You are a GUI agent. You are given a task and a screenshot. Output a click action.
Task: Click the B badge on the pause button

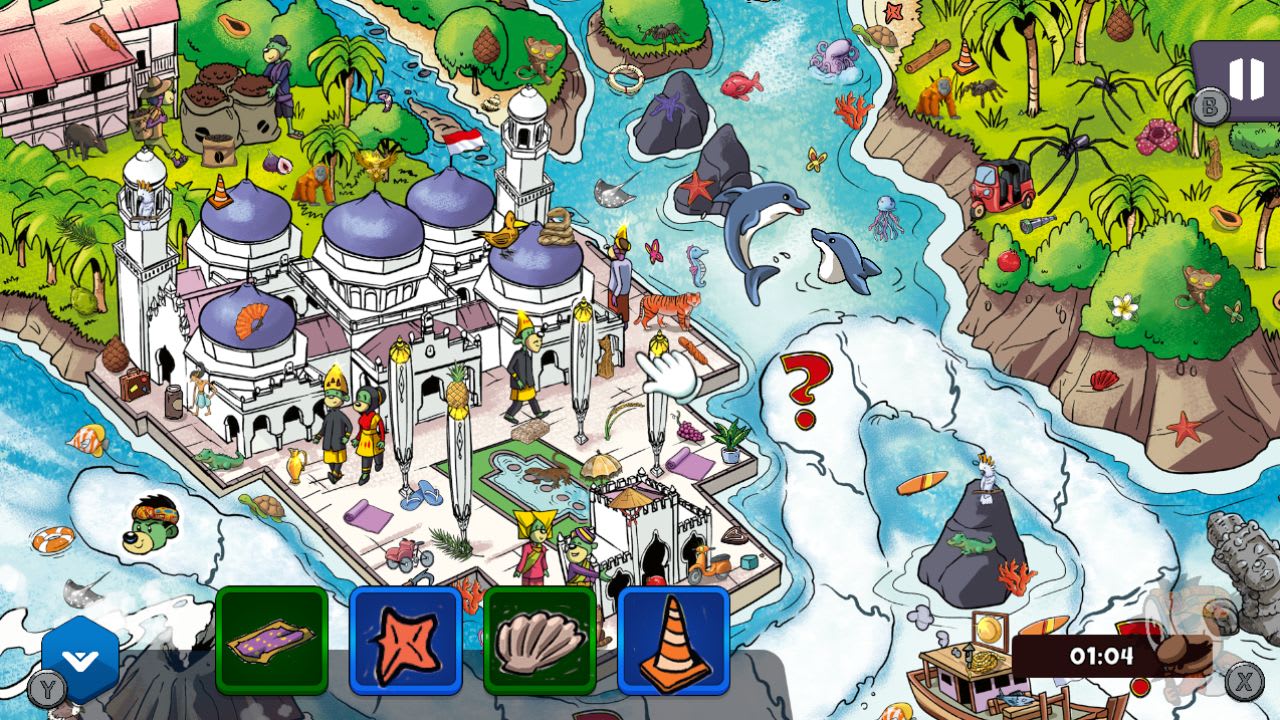[1211, 105]
